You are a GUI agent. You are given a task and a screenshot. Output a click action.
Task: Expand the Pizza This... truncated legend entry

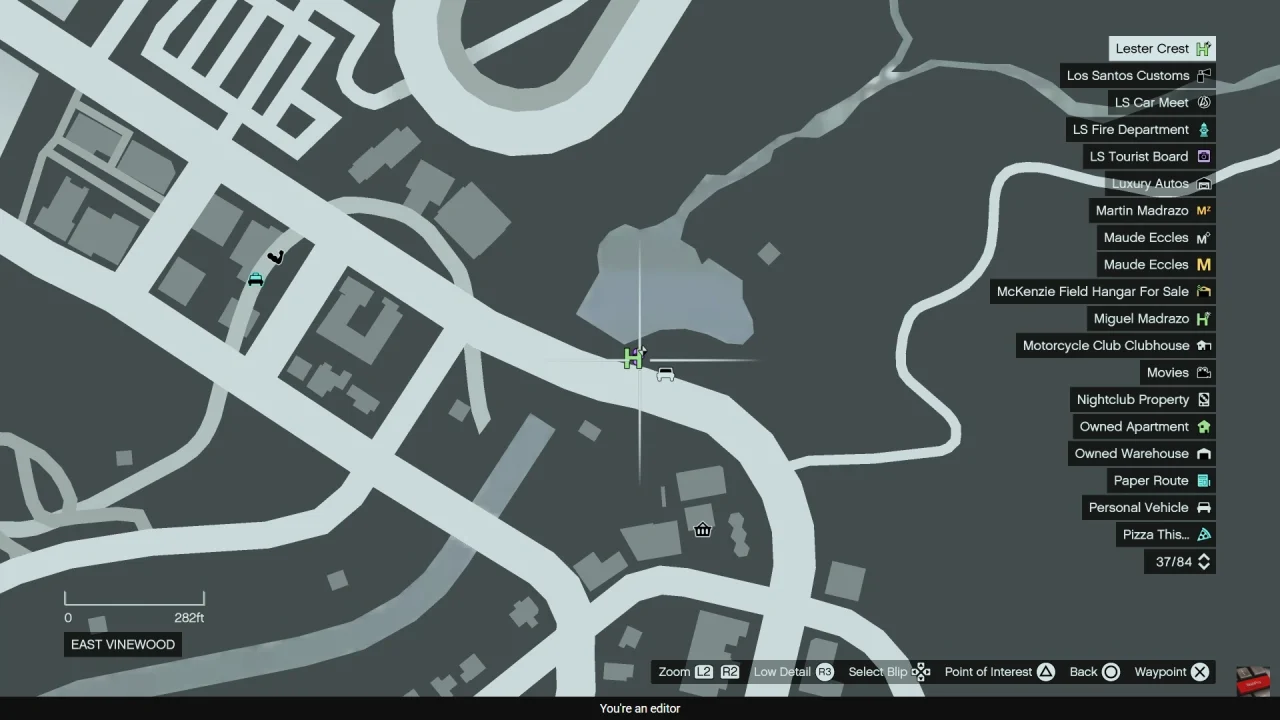coord(1155,534)
